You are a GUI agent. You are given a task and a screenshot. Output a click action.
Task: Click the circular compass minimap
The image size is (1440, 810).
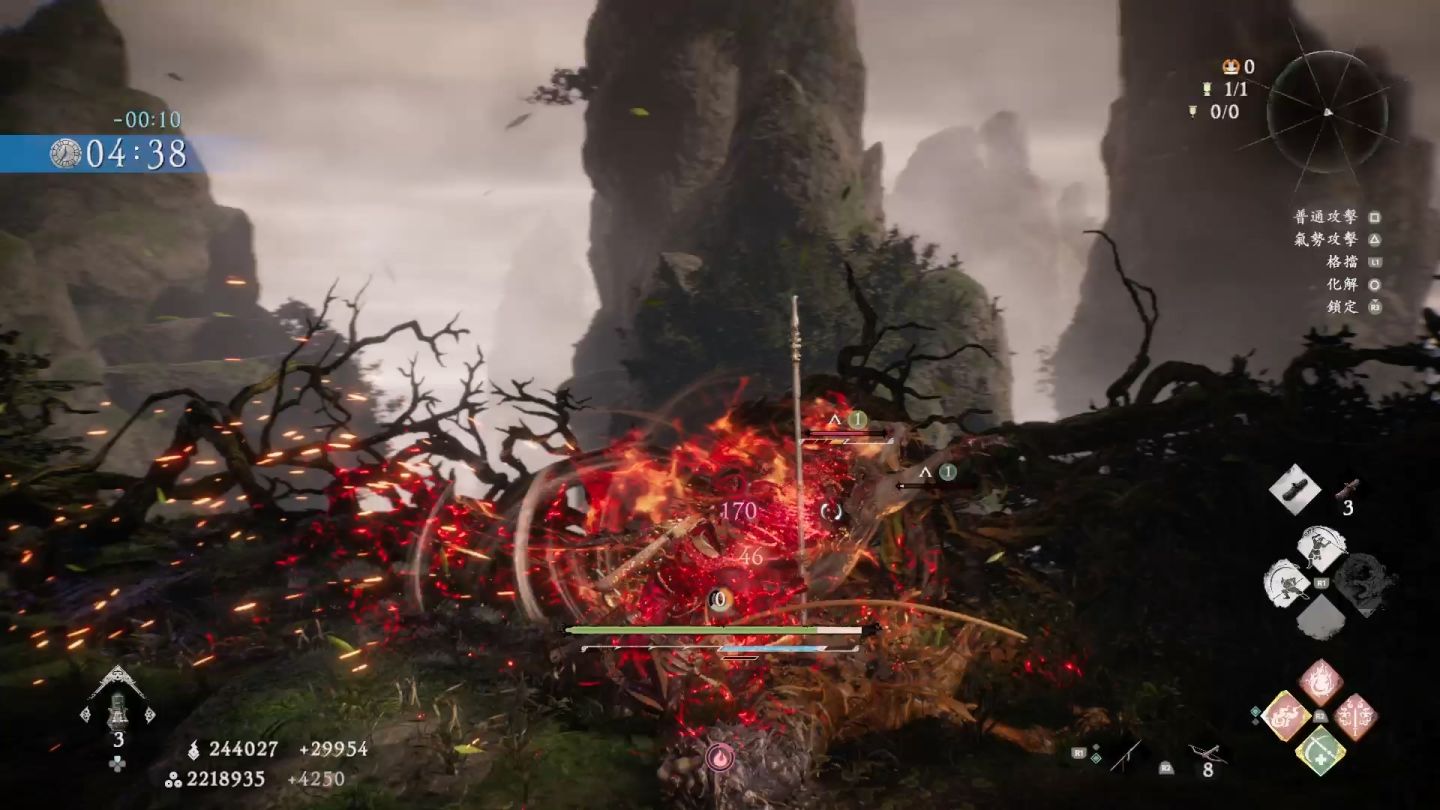pos(1327,112)
